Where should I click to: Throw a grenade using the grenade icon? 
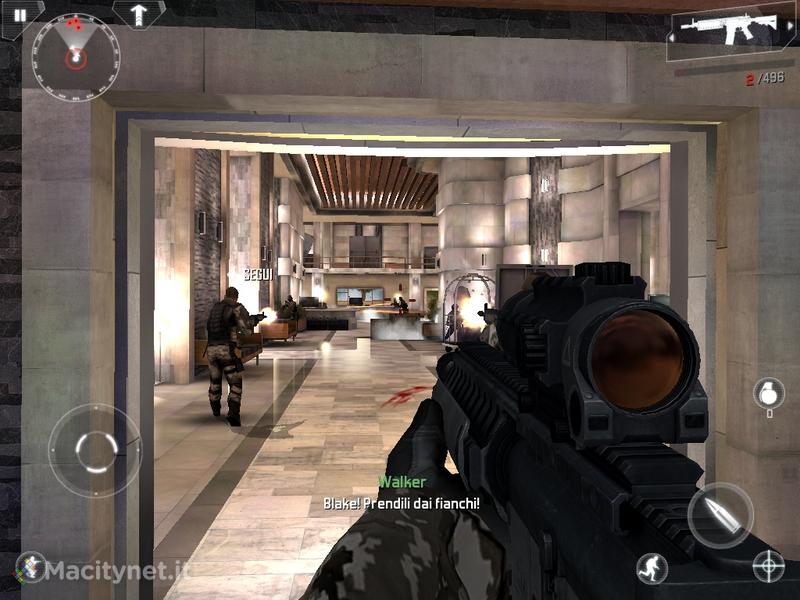tap(768, 395)
